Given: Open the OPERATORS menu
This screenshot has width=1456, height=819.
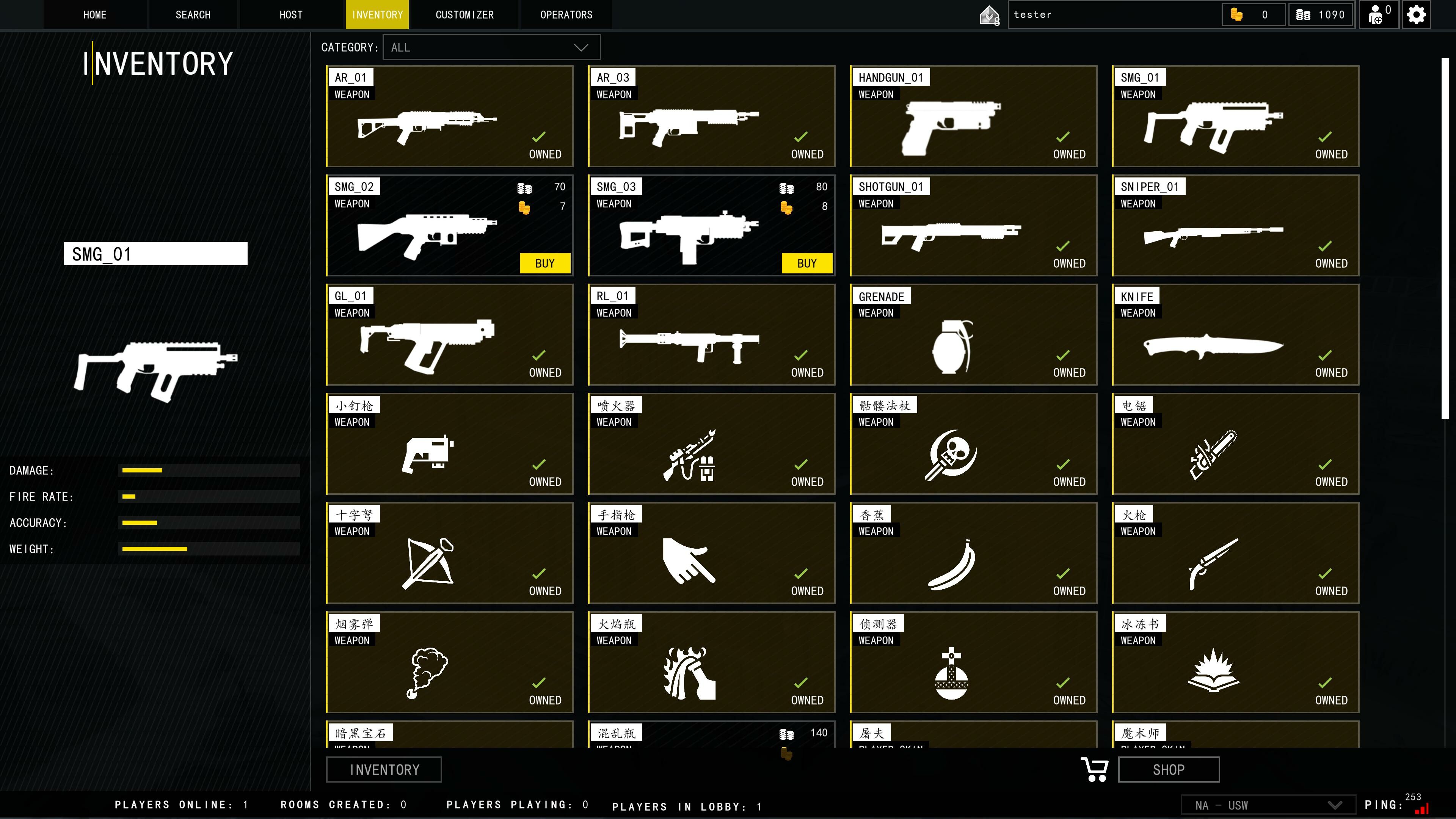Looking at the screenshot, I should tap(566, 14).
